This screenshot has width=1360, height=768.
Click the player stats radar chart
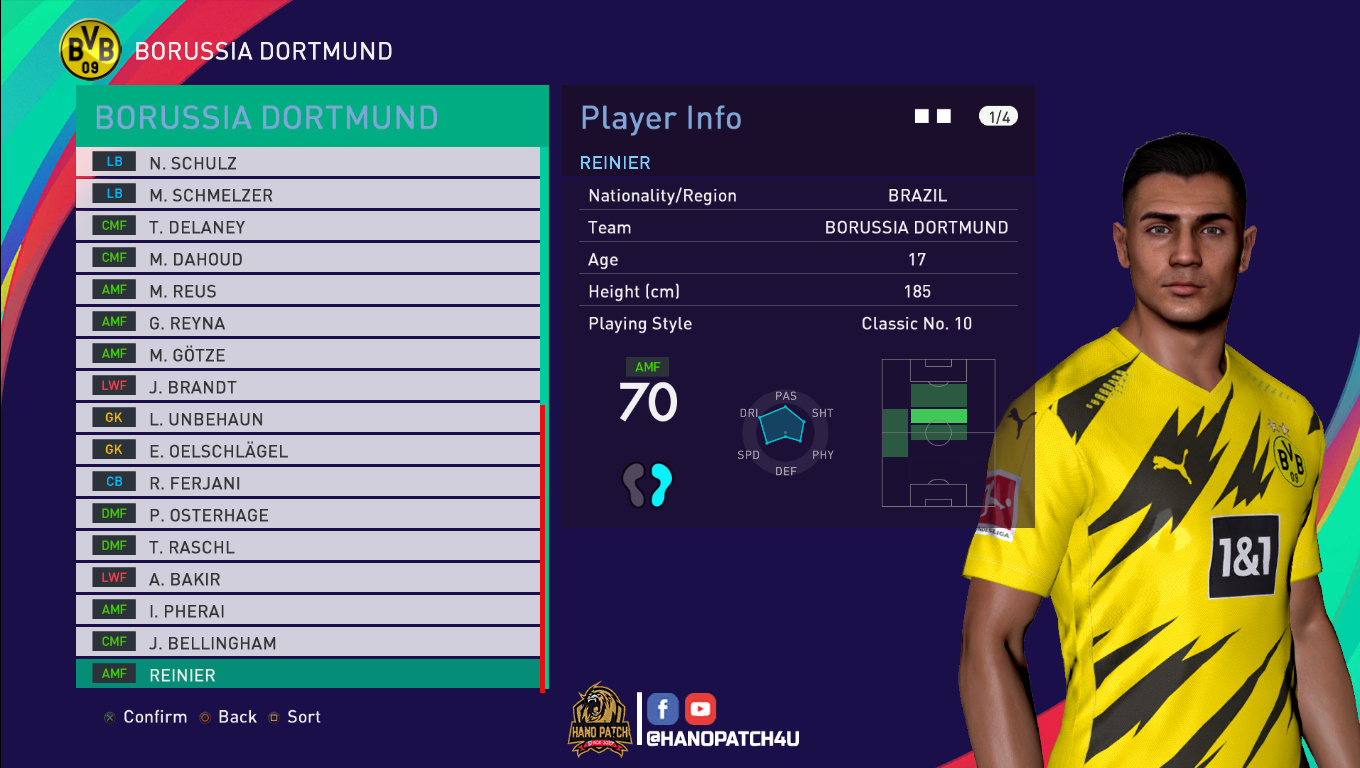(x=785, y=432)
